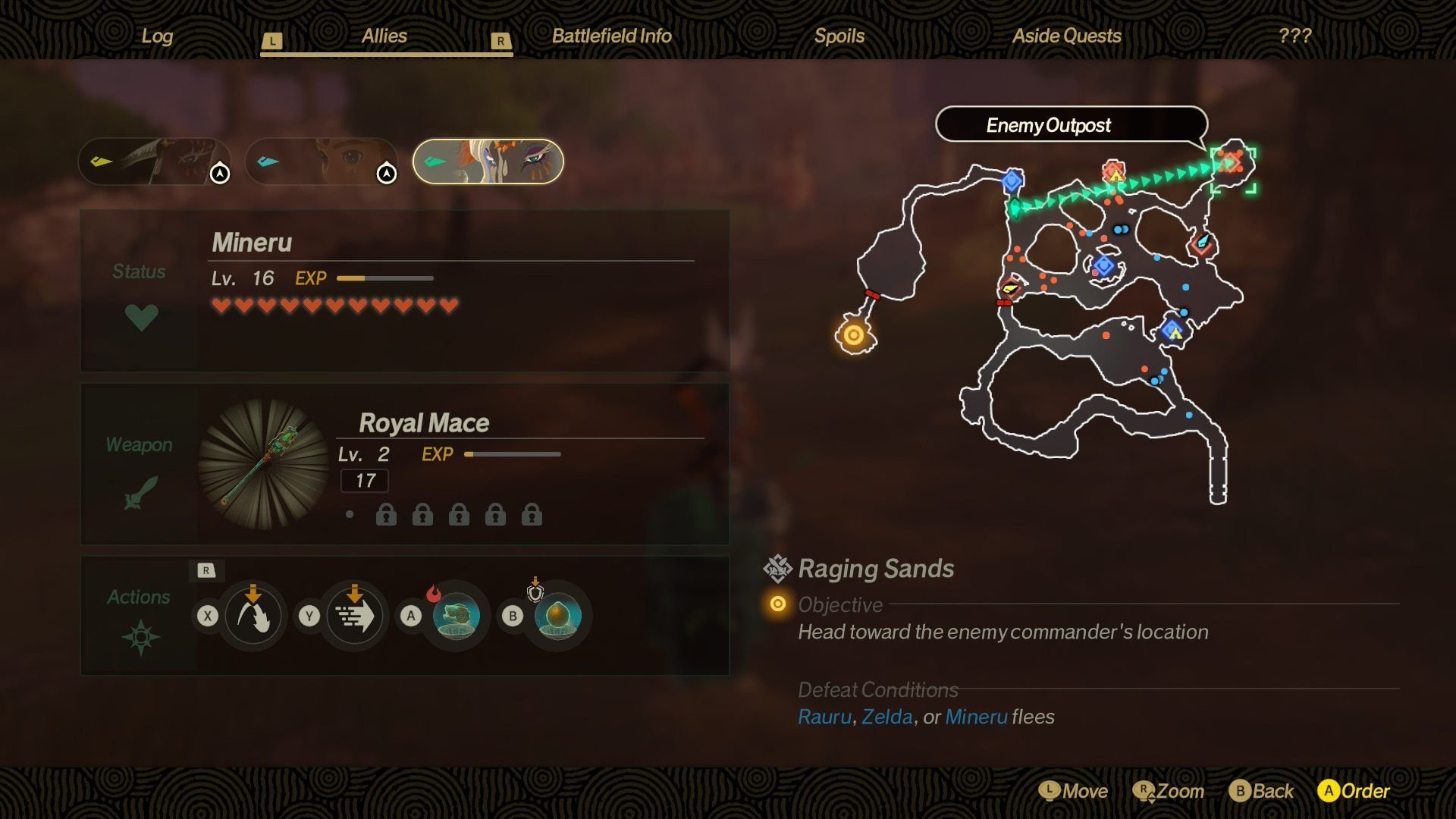Inspect the Royal Mace weapon icon
1456x819 pixels.
(263, 465)
